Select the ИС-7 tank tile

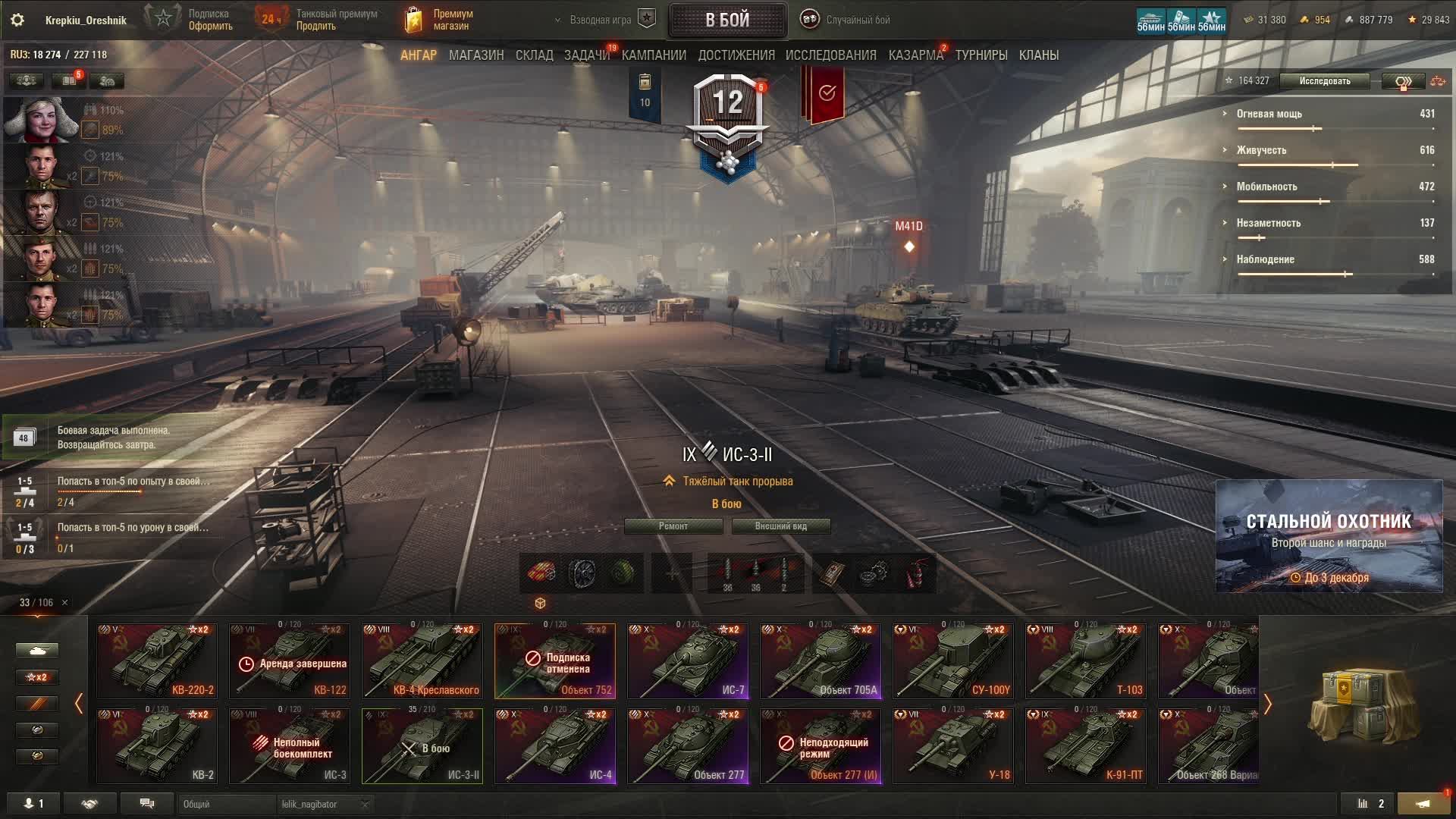pos(688,661)
